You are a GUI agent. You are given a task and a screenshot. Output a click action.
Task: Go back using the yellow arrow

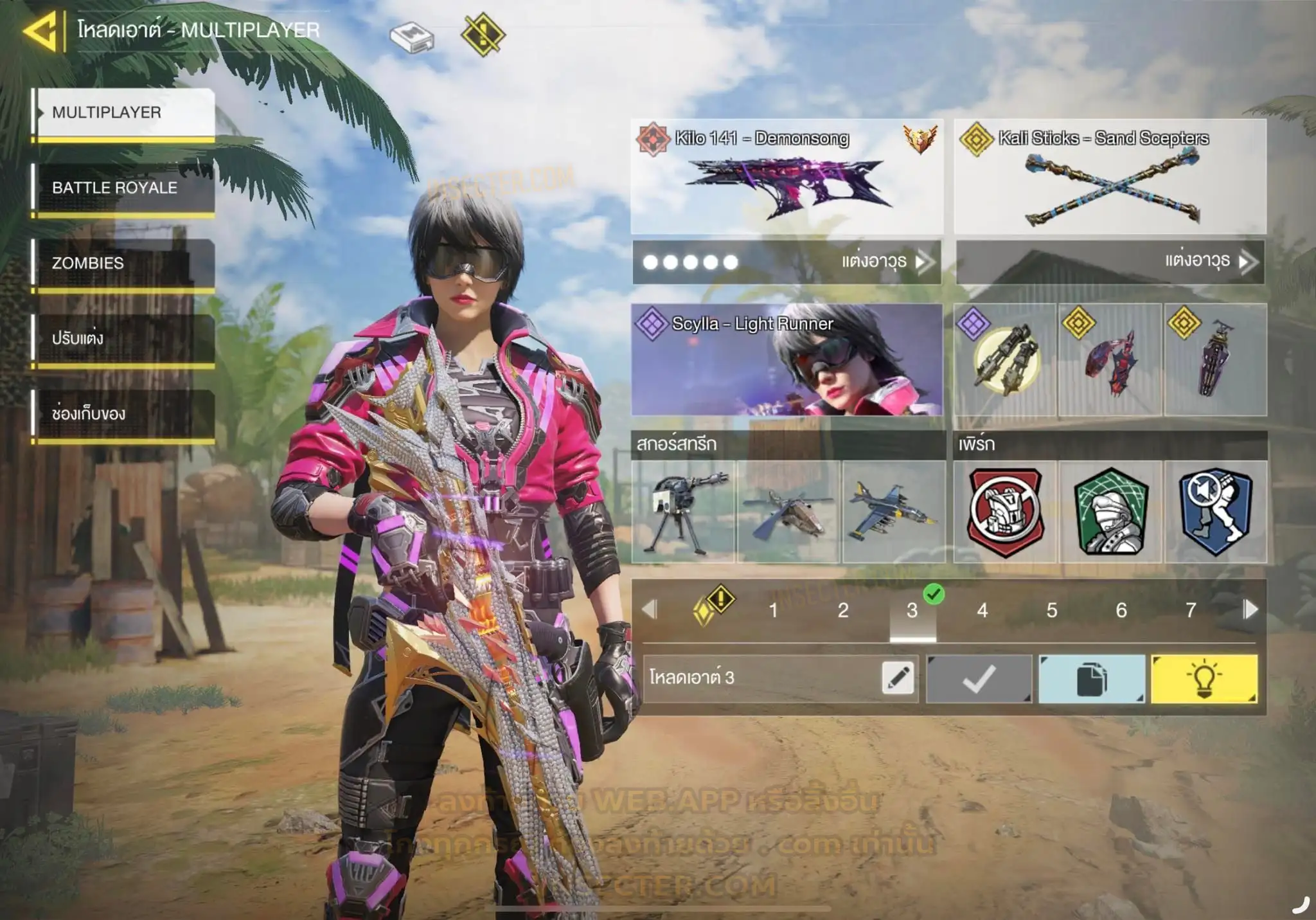click(41, 31)
